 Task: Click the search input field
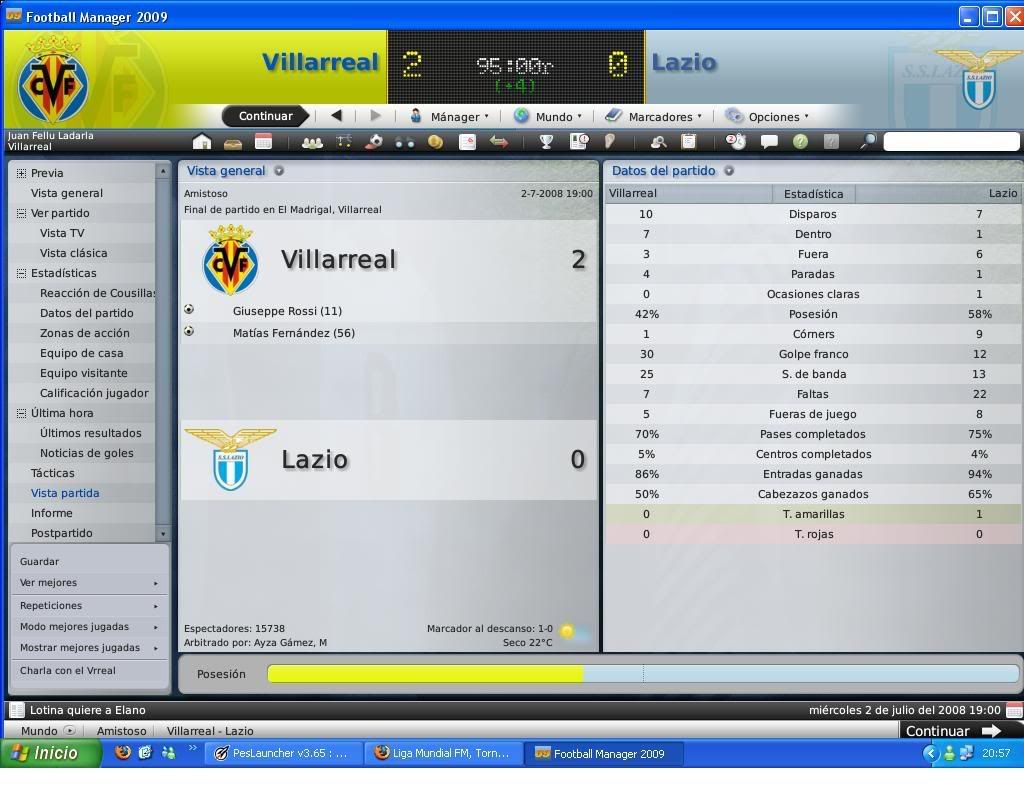950,142
